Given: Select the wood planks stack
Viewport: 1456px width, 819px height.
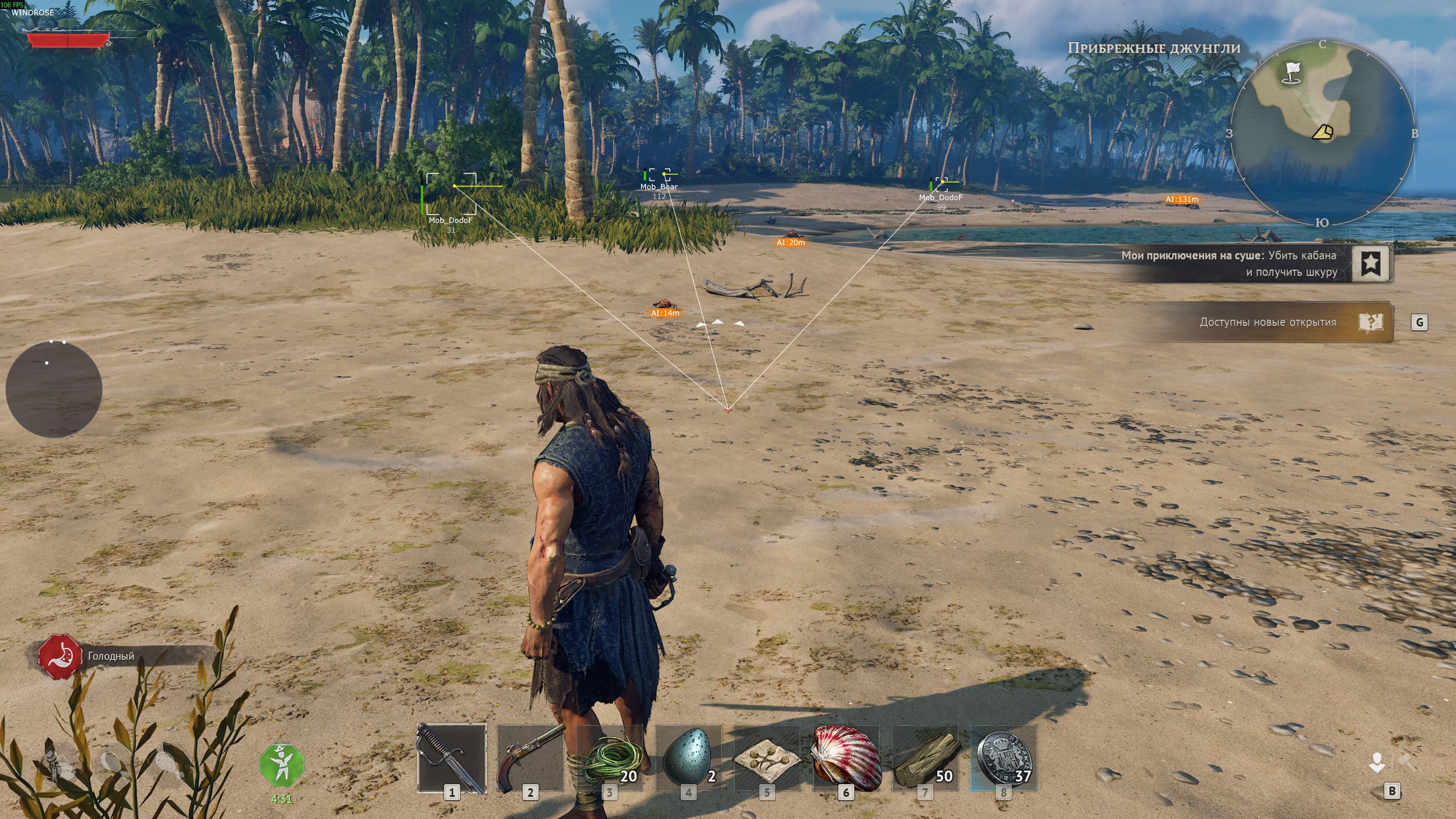Looking at the screenshot, I should point(925,758).
